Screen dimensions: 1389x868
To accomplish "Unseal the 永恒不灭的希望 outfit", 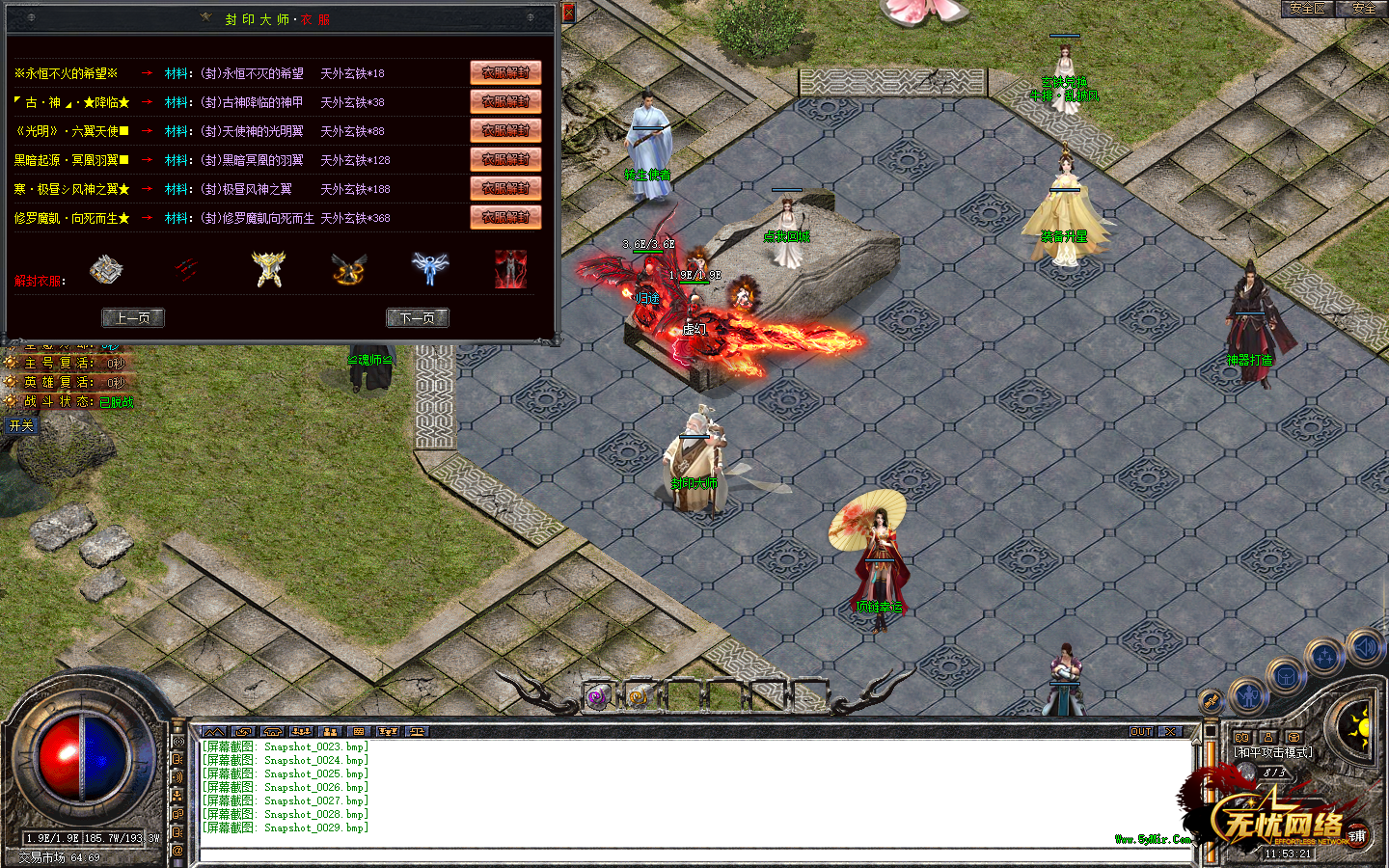I will 505,73.
